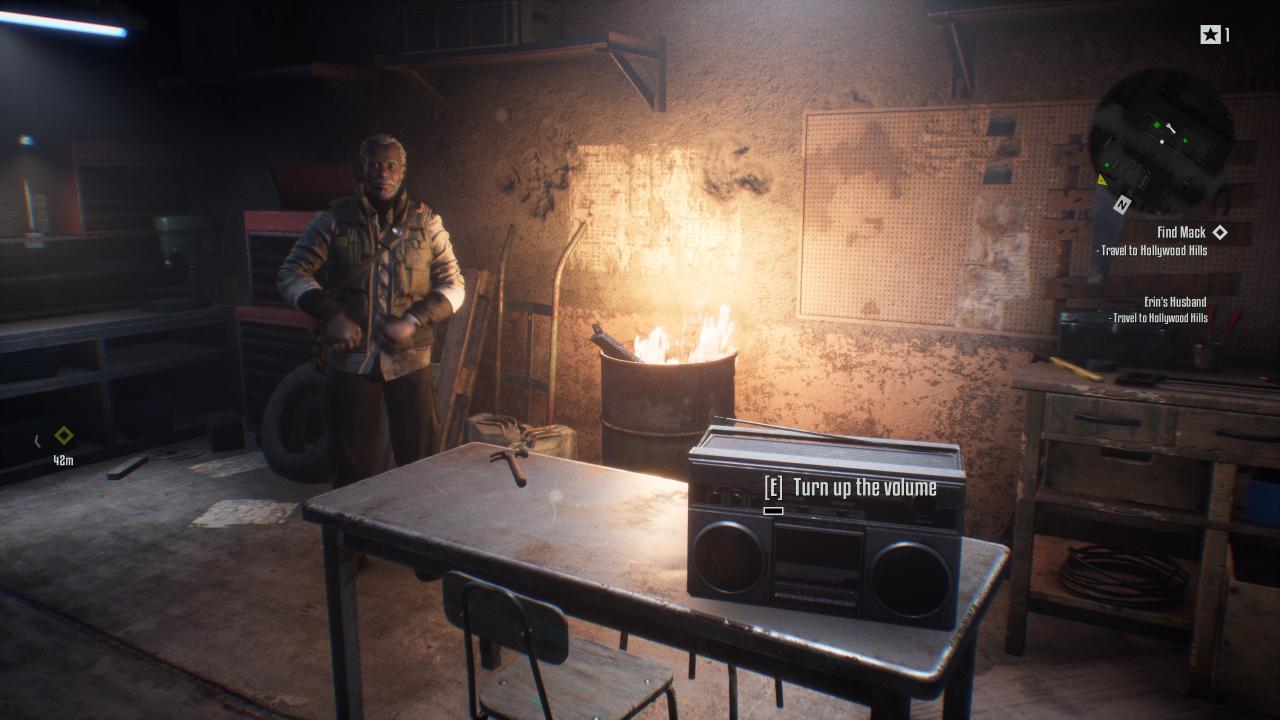This screenshot has height=720, width=1280.
Task: Click the North compass marker on minimap
Action: (1122, 204)
